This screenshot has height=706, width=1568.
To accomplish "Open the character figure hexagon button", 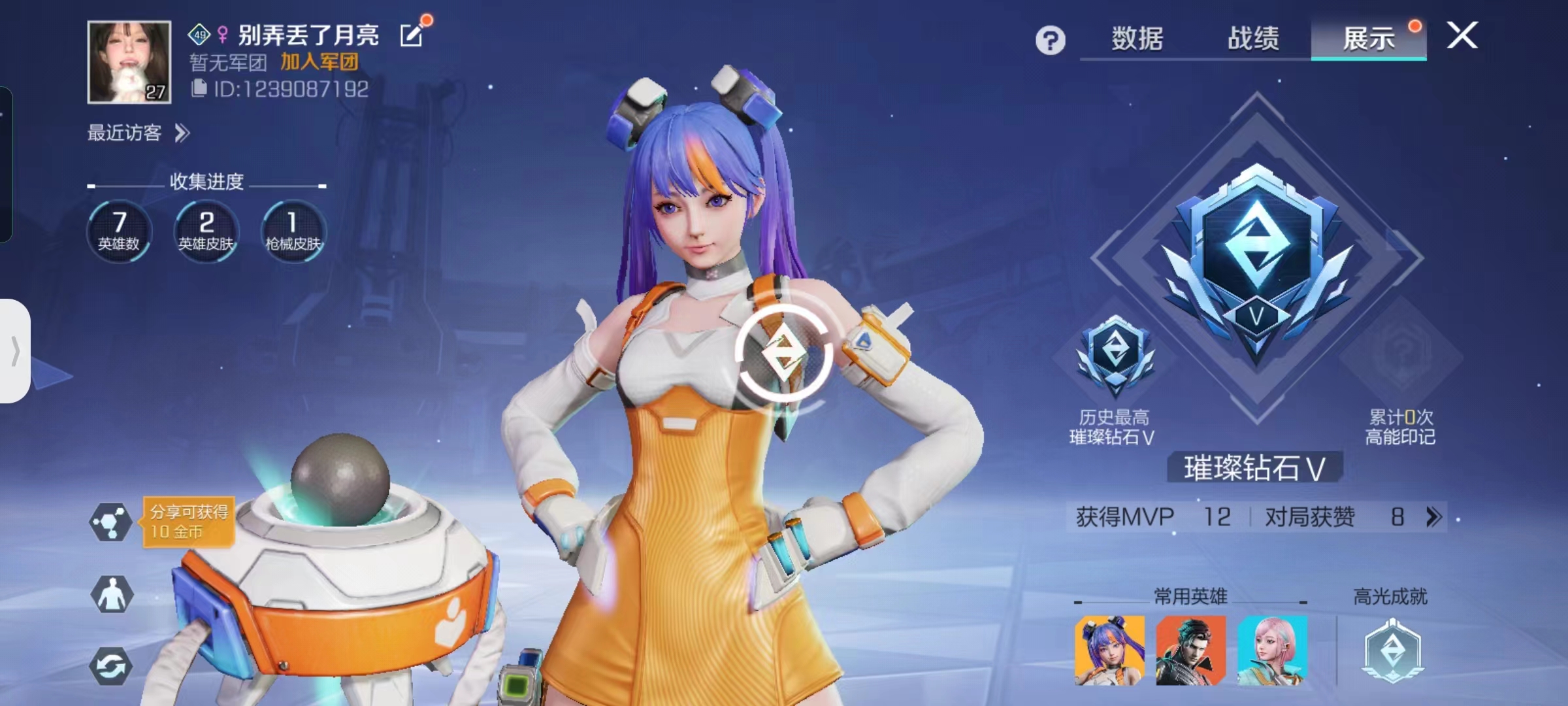I will (x=111, y=595).
